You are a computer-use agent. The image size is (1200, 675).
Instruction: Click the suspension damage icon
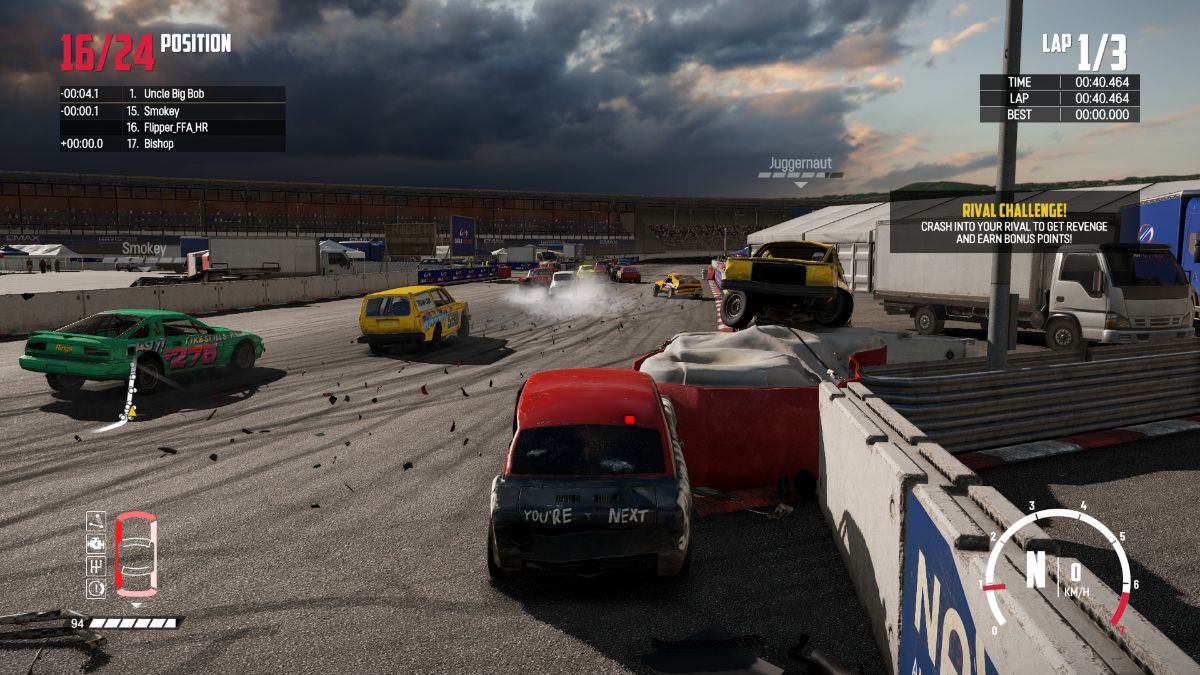coord(96,521)
